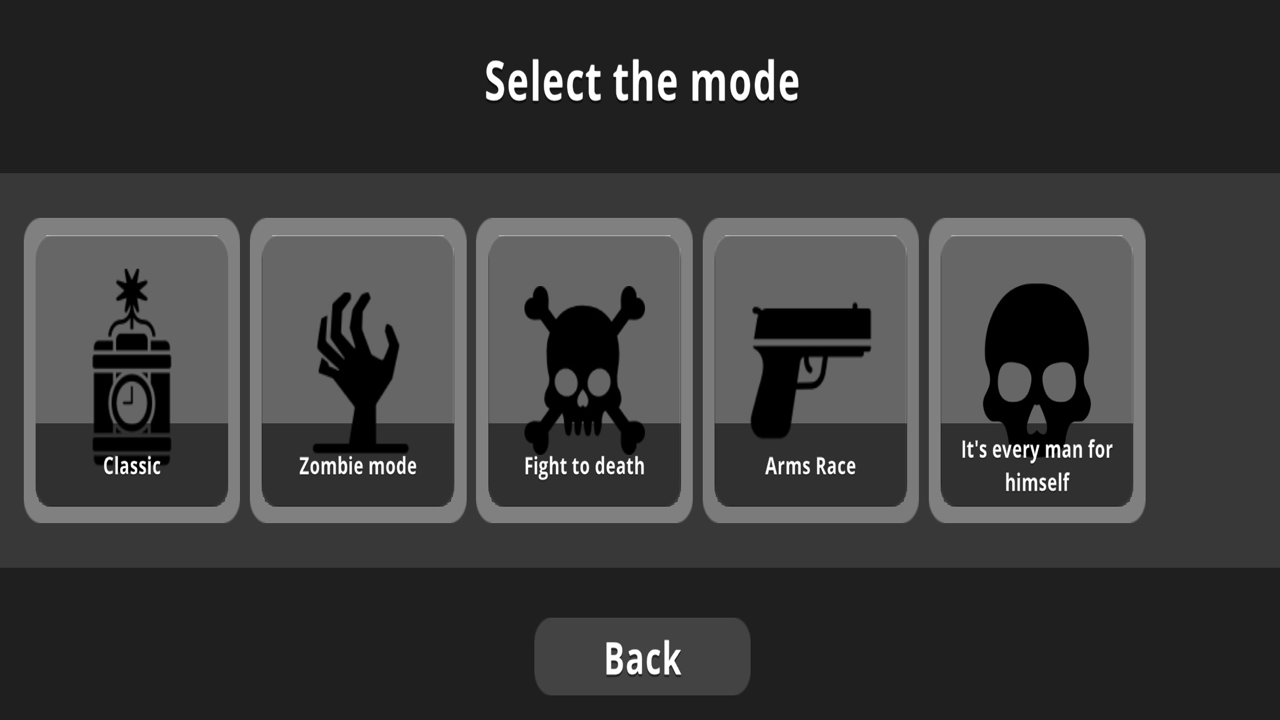The height and width of the screenshot is (720, 1280).
Task: Click the Classic mode card
Action: point(131,370)
